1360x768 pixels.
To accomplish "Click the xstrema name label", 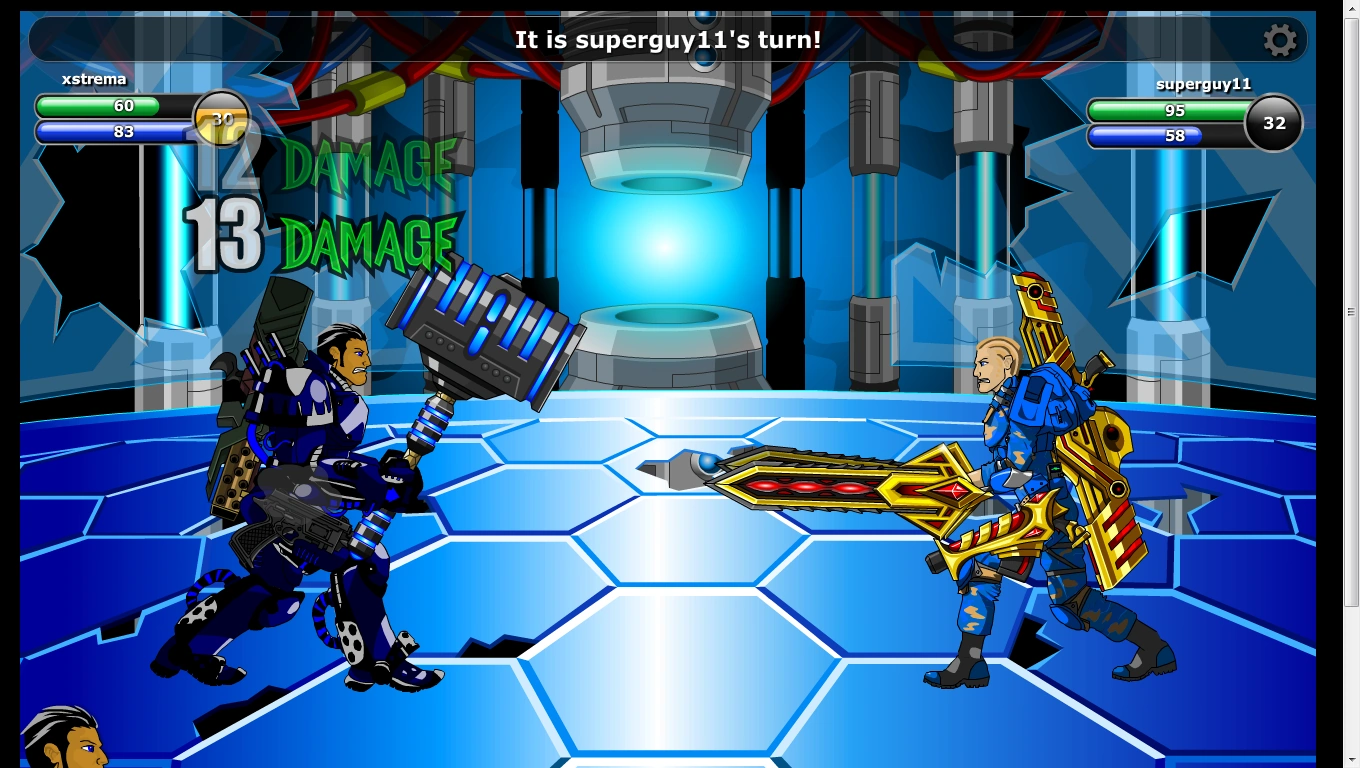I will (93, 79).
